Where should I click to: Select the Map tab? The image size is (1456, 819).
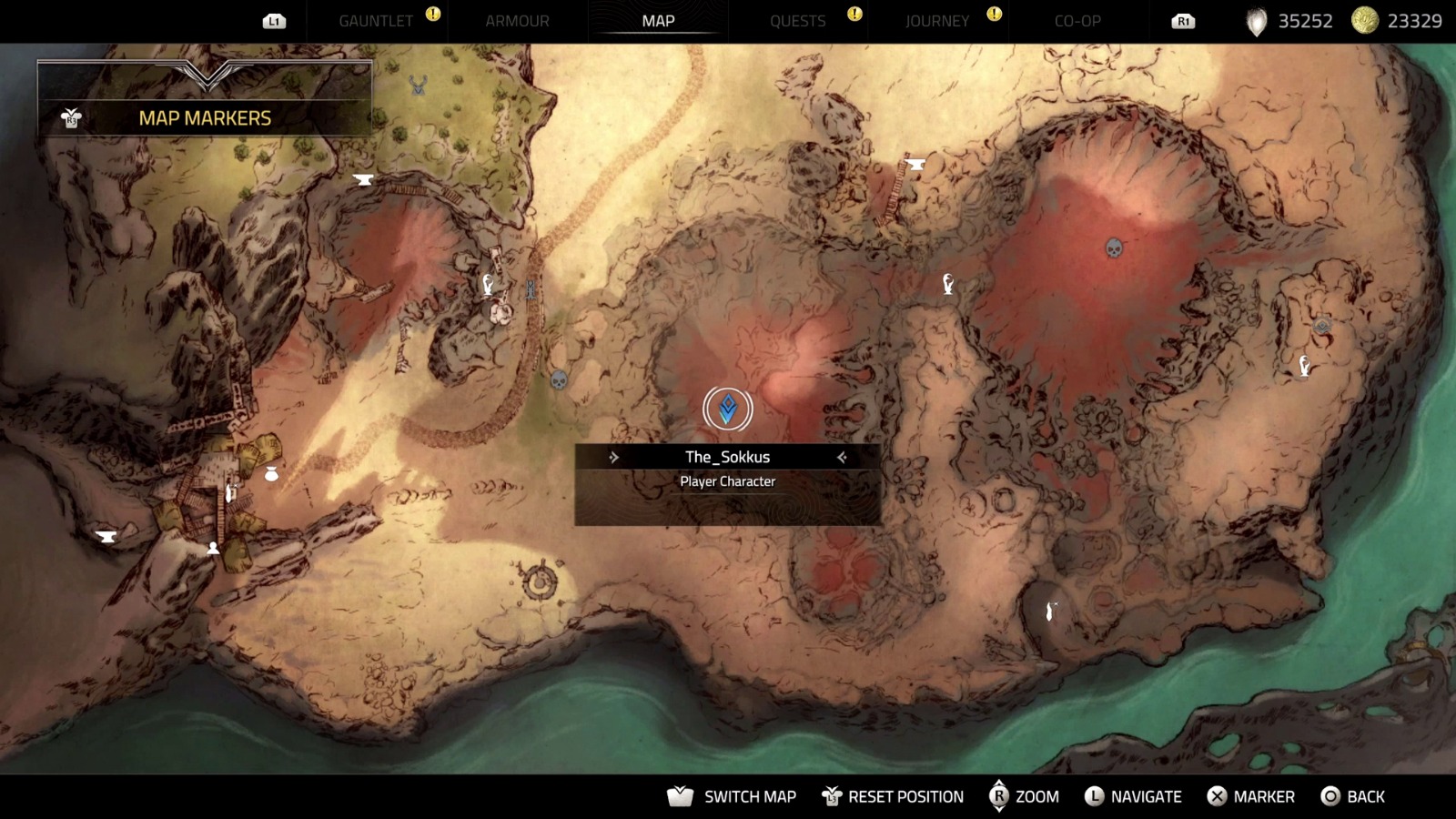point(658,21)
